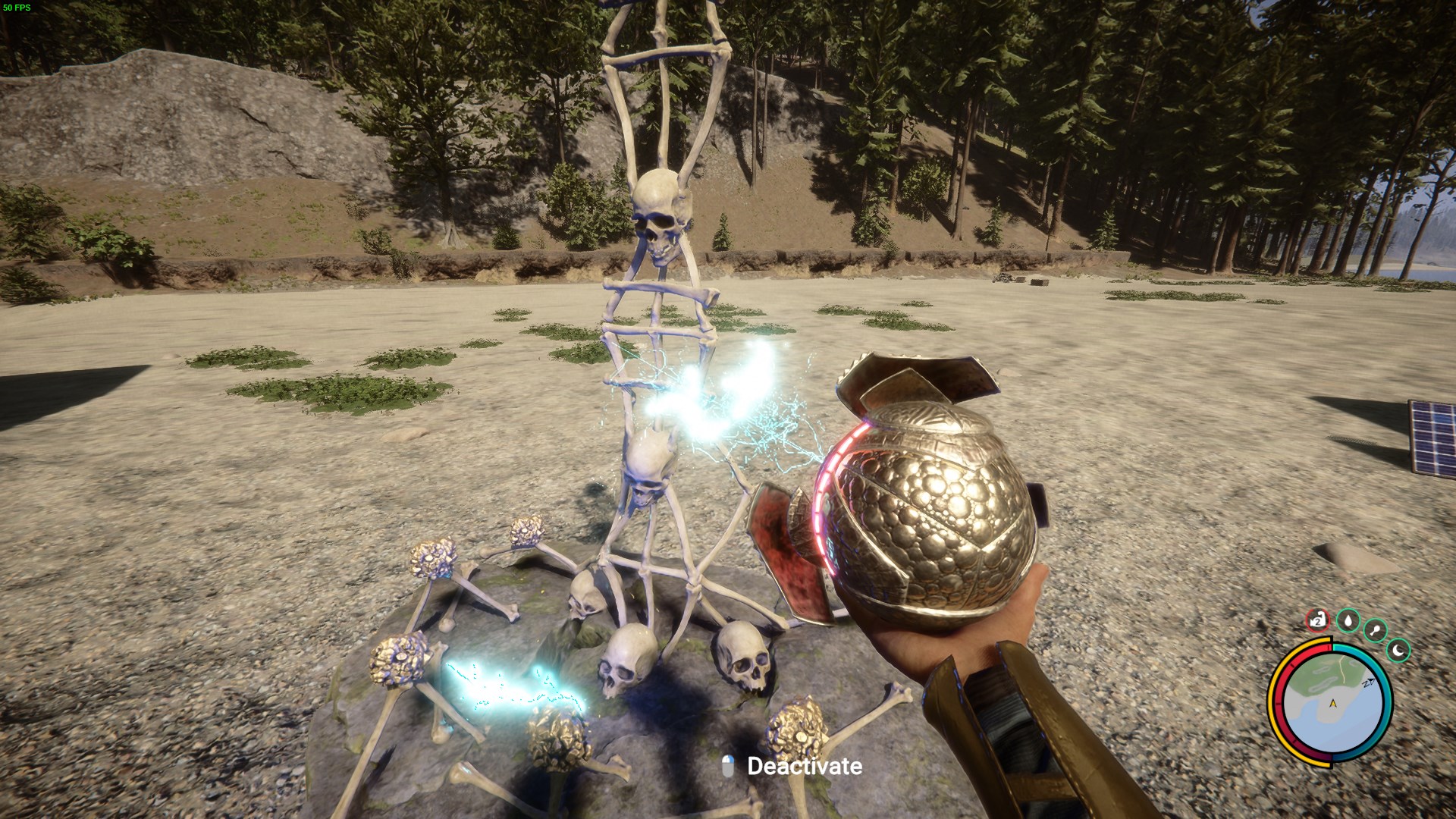Select the strength arm icon showing 2
Image resolution: width=1456 pixels, height=819 pixels.
pyautogui.click(x=1319, y=621)
